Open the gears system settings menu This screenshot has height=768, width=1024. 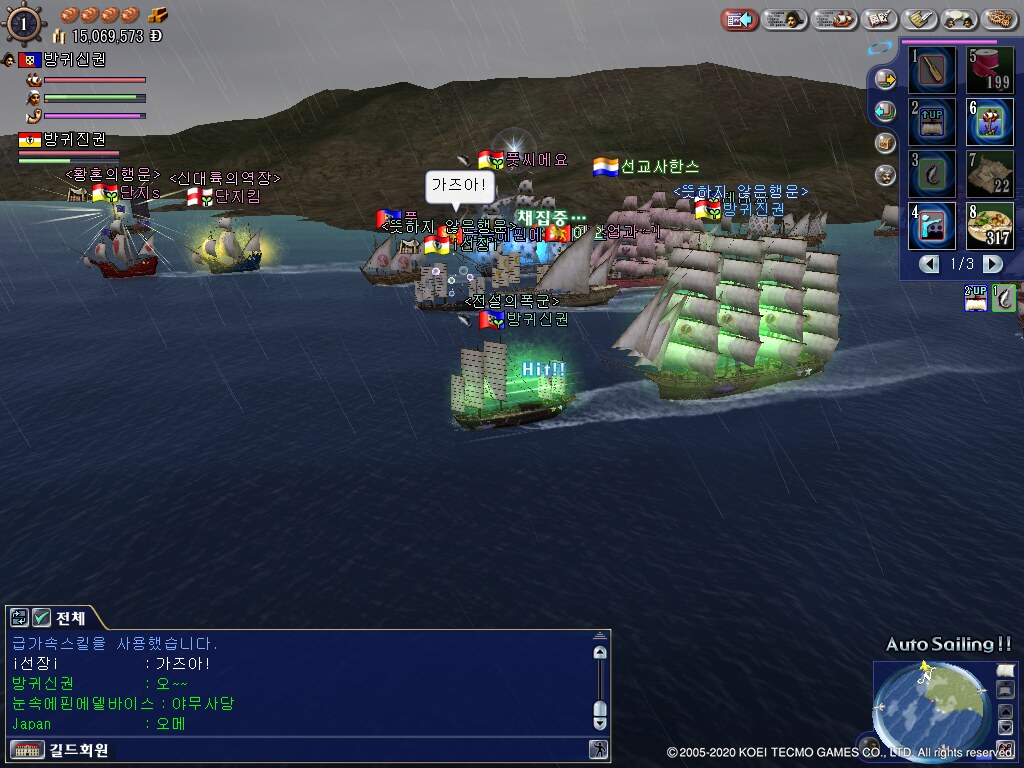[999, 19]
